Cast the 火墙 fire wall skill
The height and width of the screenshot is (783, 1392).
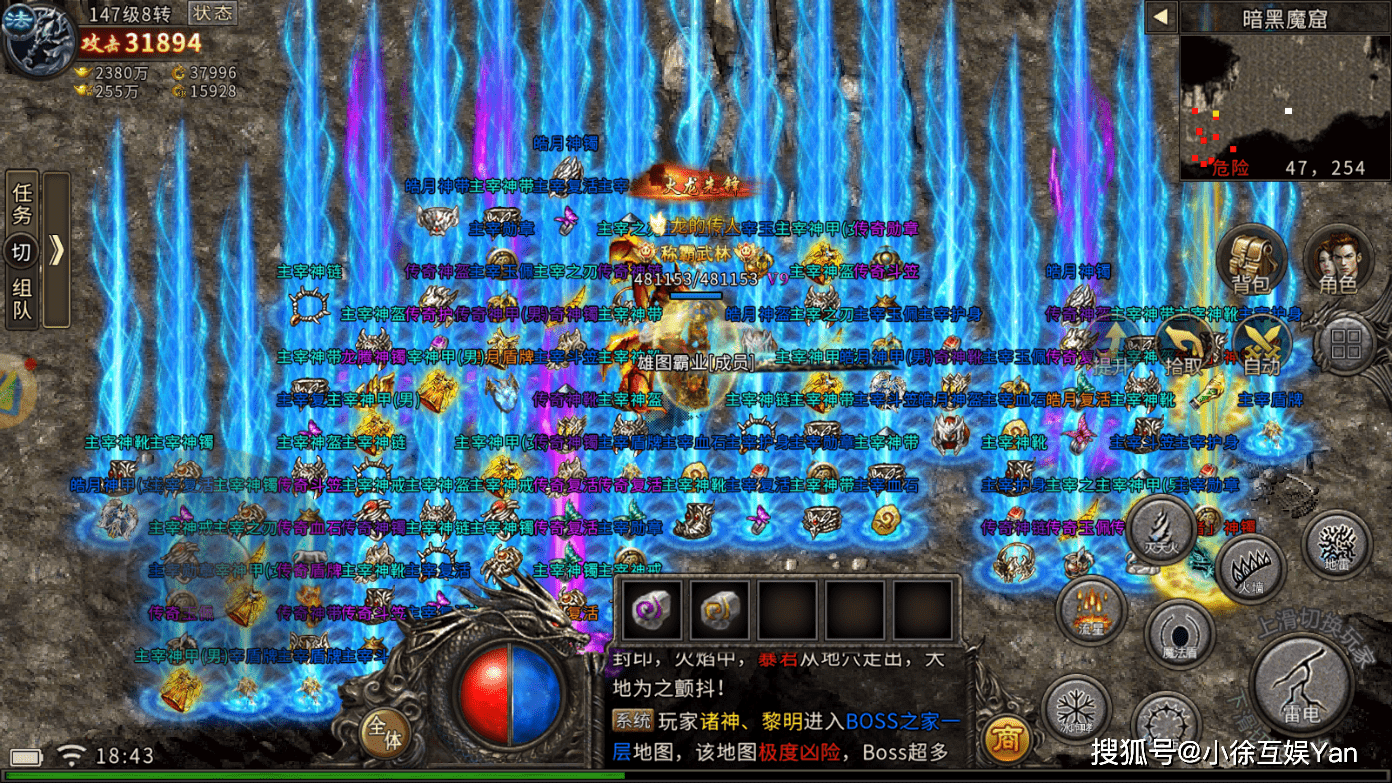[x=1249, y=569]
